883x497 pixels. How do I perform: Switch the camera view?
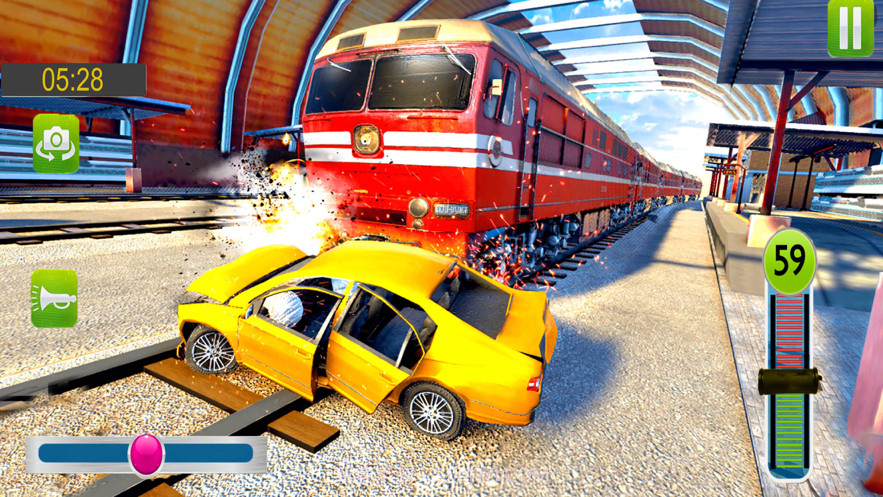[56, 143]
